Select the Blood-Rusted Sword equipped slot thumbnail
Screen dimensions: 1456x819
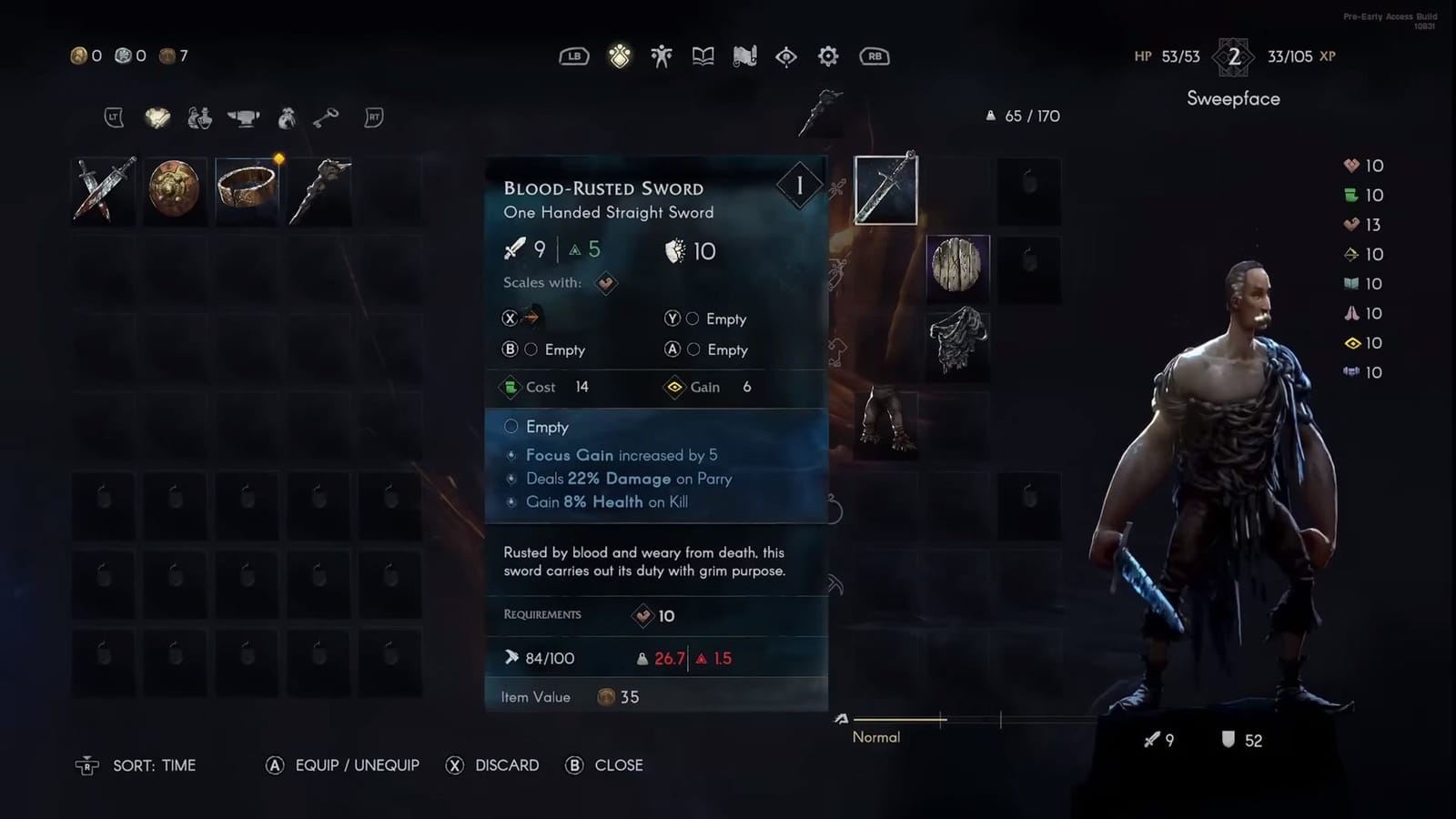[x=886, y=190]
